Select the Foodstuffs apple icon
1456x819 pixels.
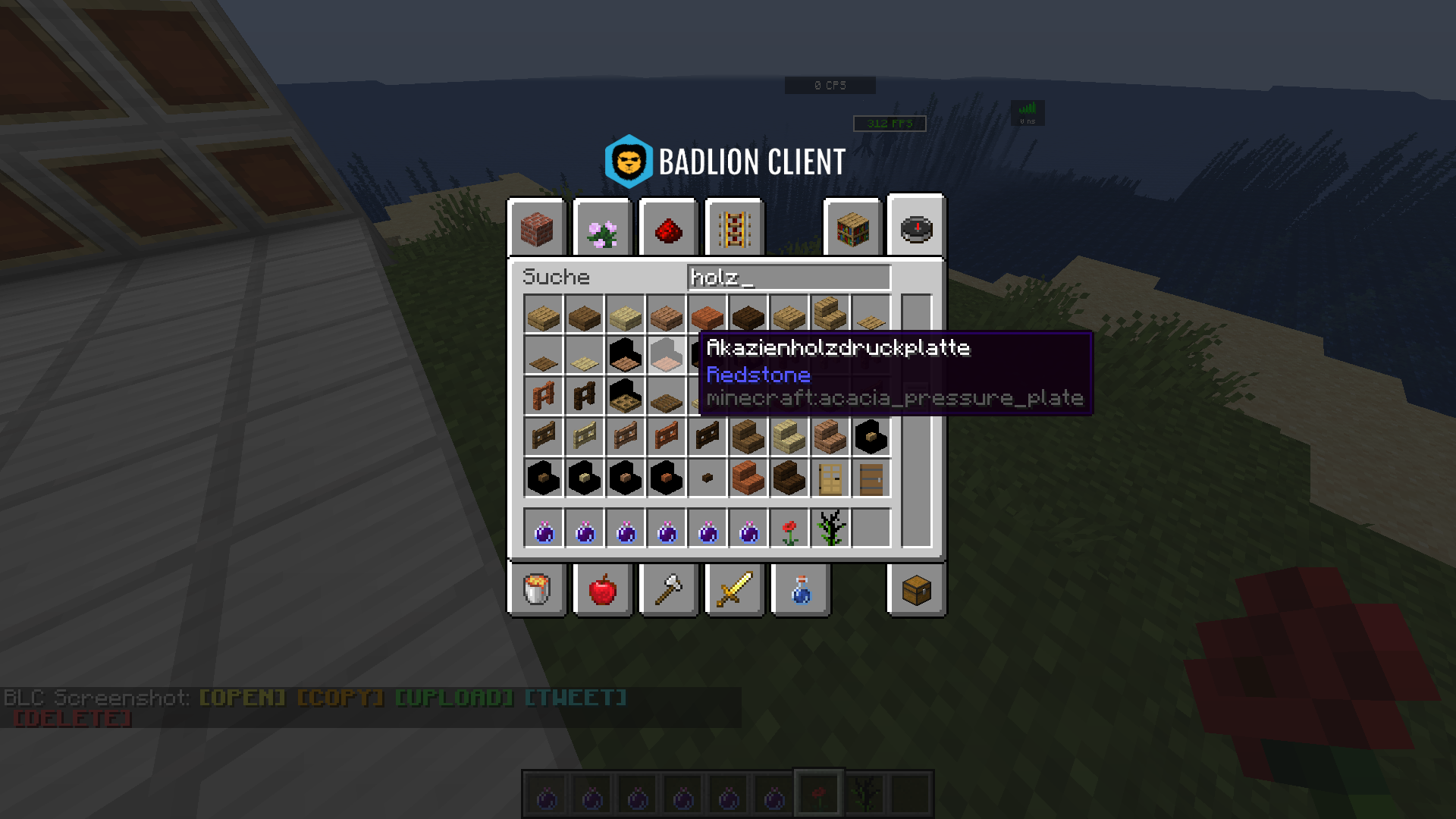click(601, 591)
